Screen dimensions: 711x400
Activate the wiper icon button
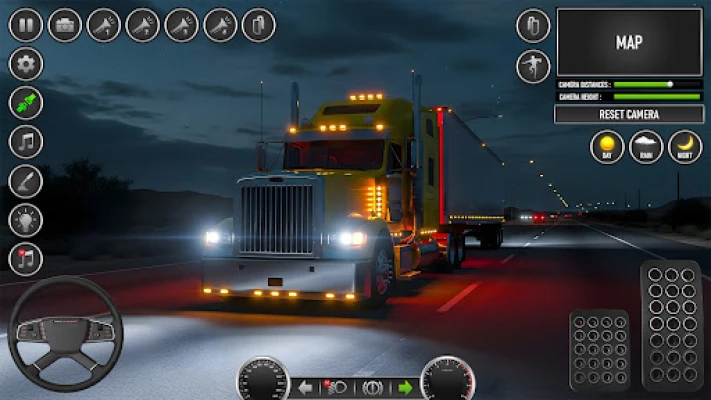(x=26, y=181)
